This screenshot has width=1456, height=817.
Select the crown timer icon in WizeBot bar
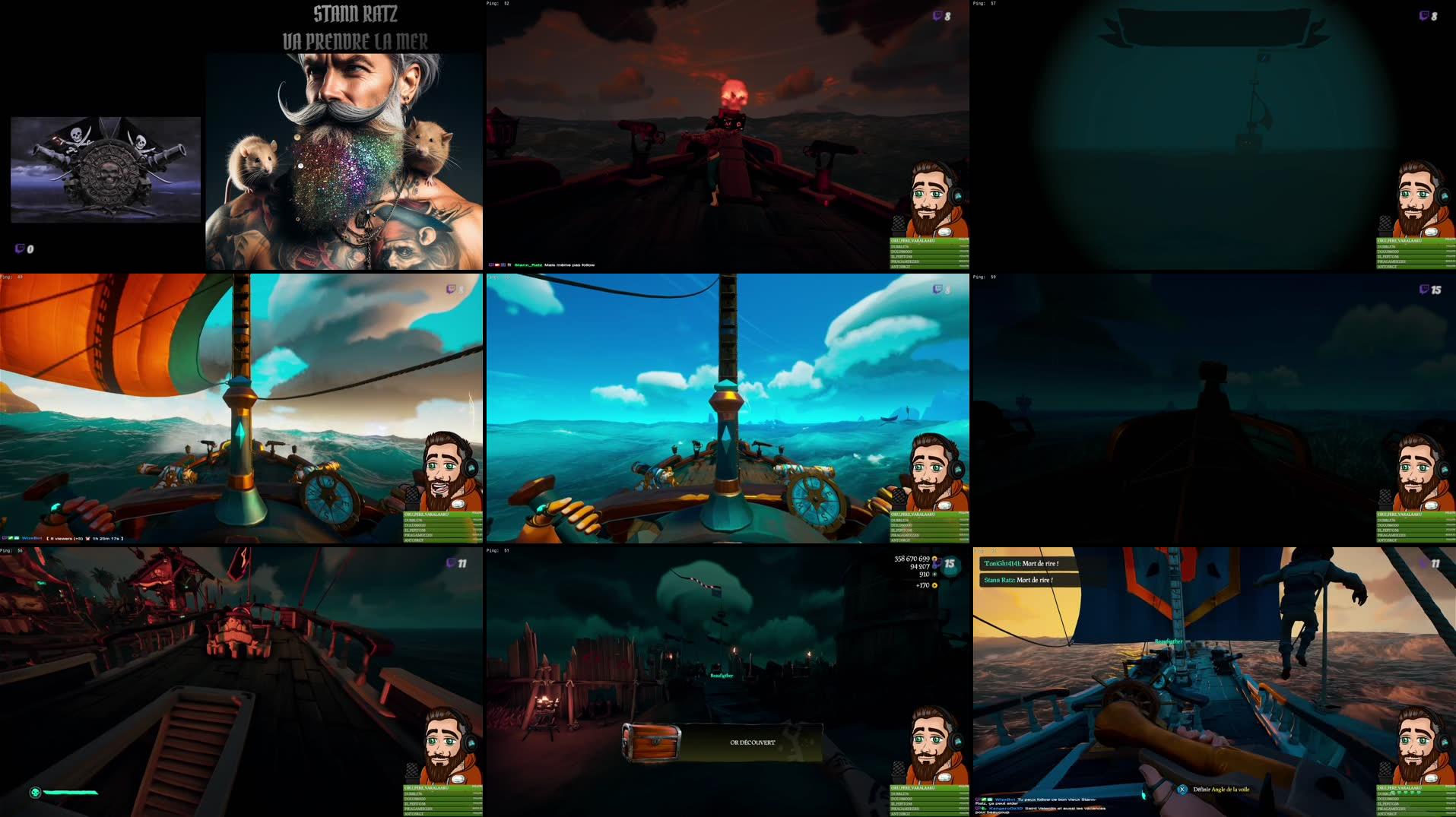point(87,539)
